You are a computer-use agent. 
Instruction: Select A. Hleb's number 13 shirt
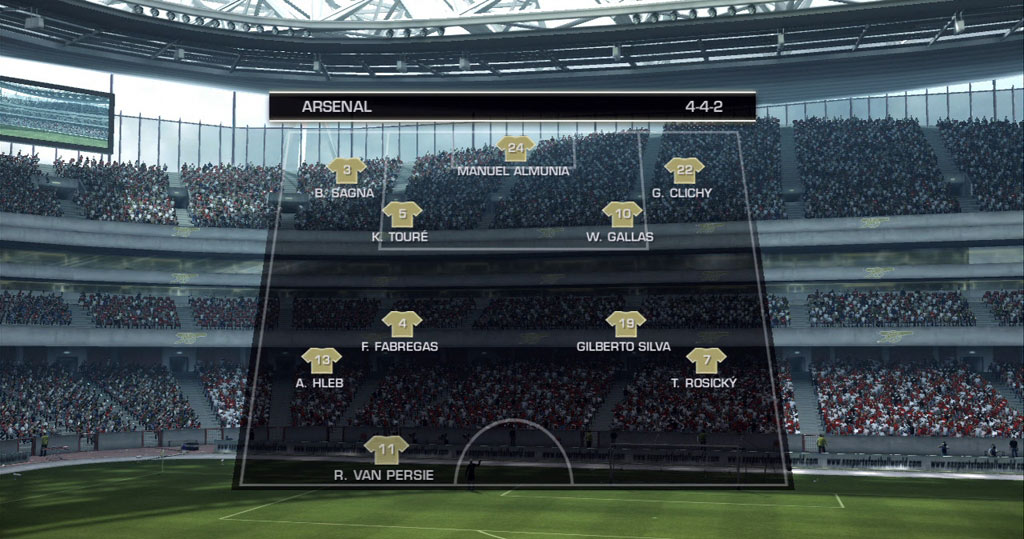321,361
